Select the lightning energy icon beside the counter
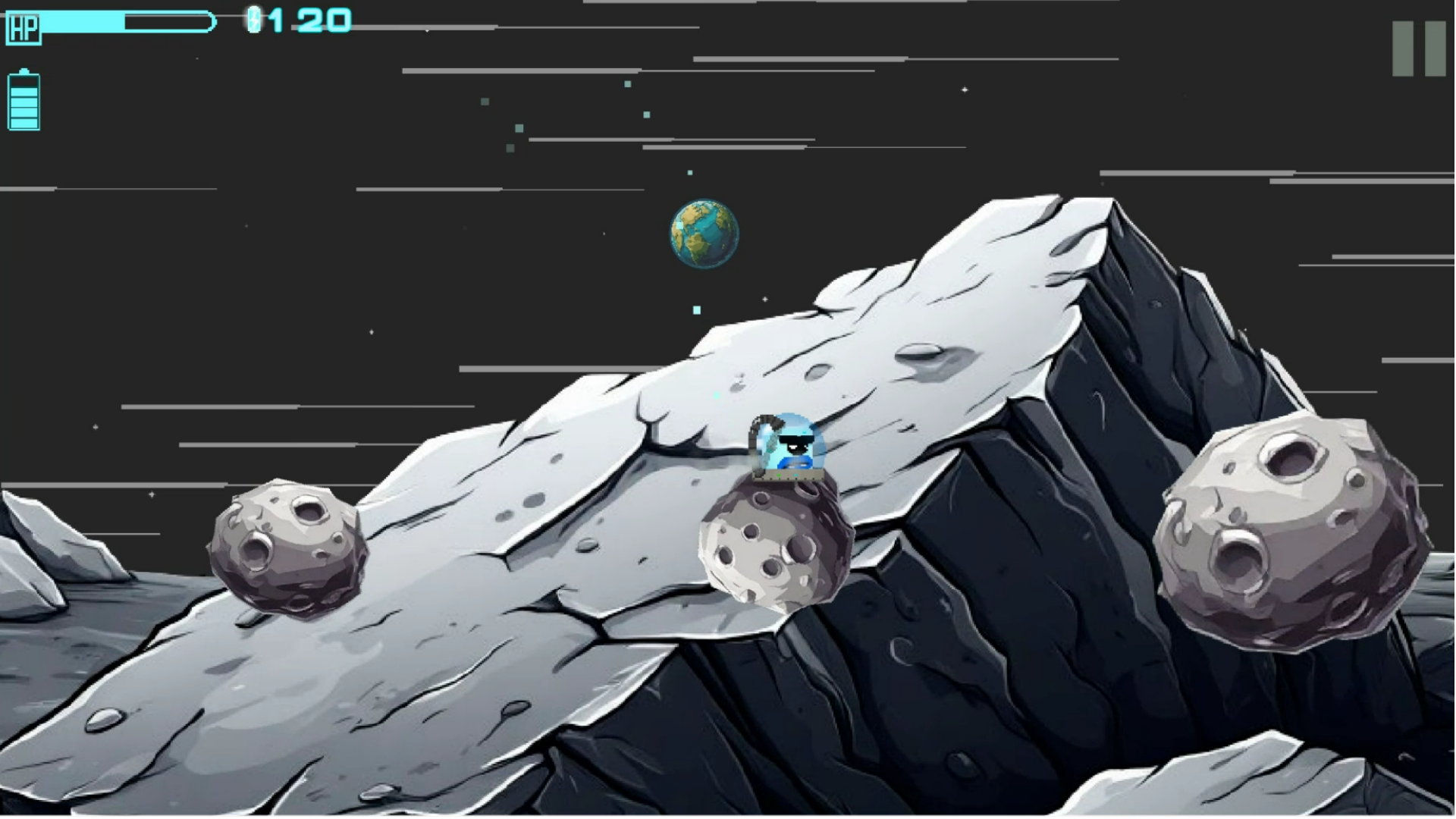Screen dimensions: 1456x819 click(255, 19)
